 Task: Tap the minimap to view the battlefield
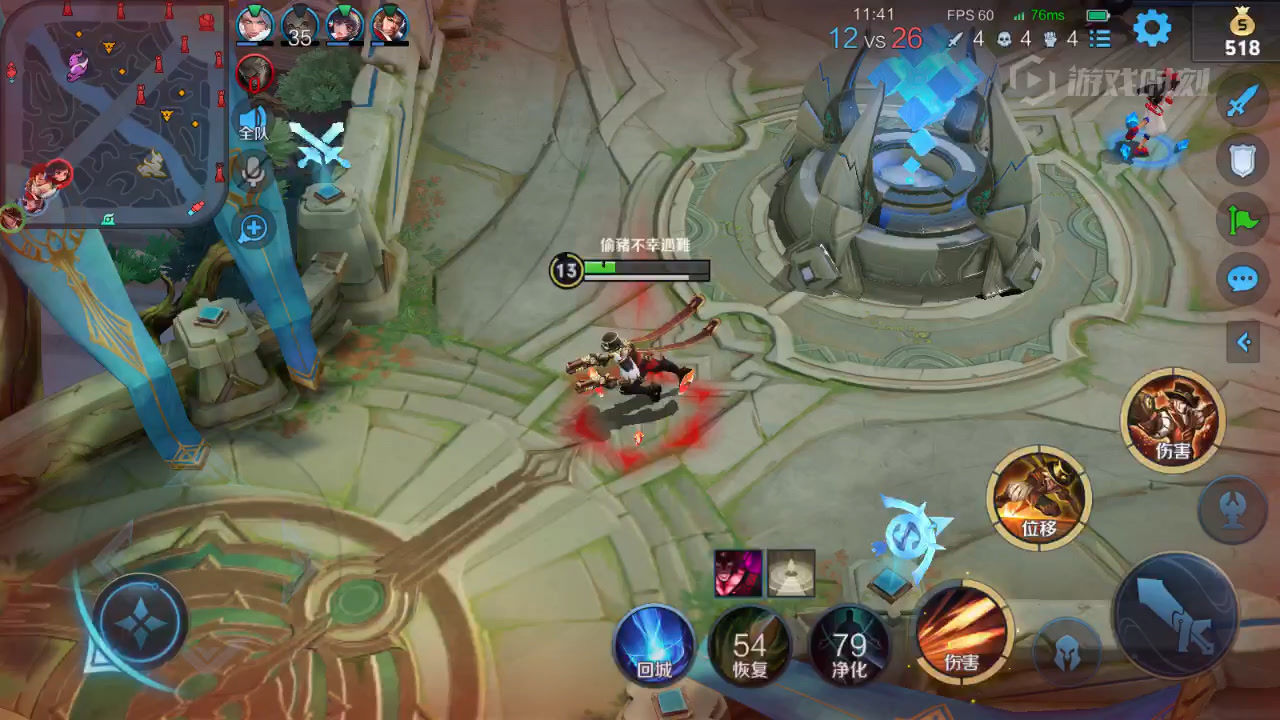115,113
